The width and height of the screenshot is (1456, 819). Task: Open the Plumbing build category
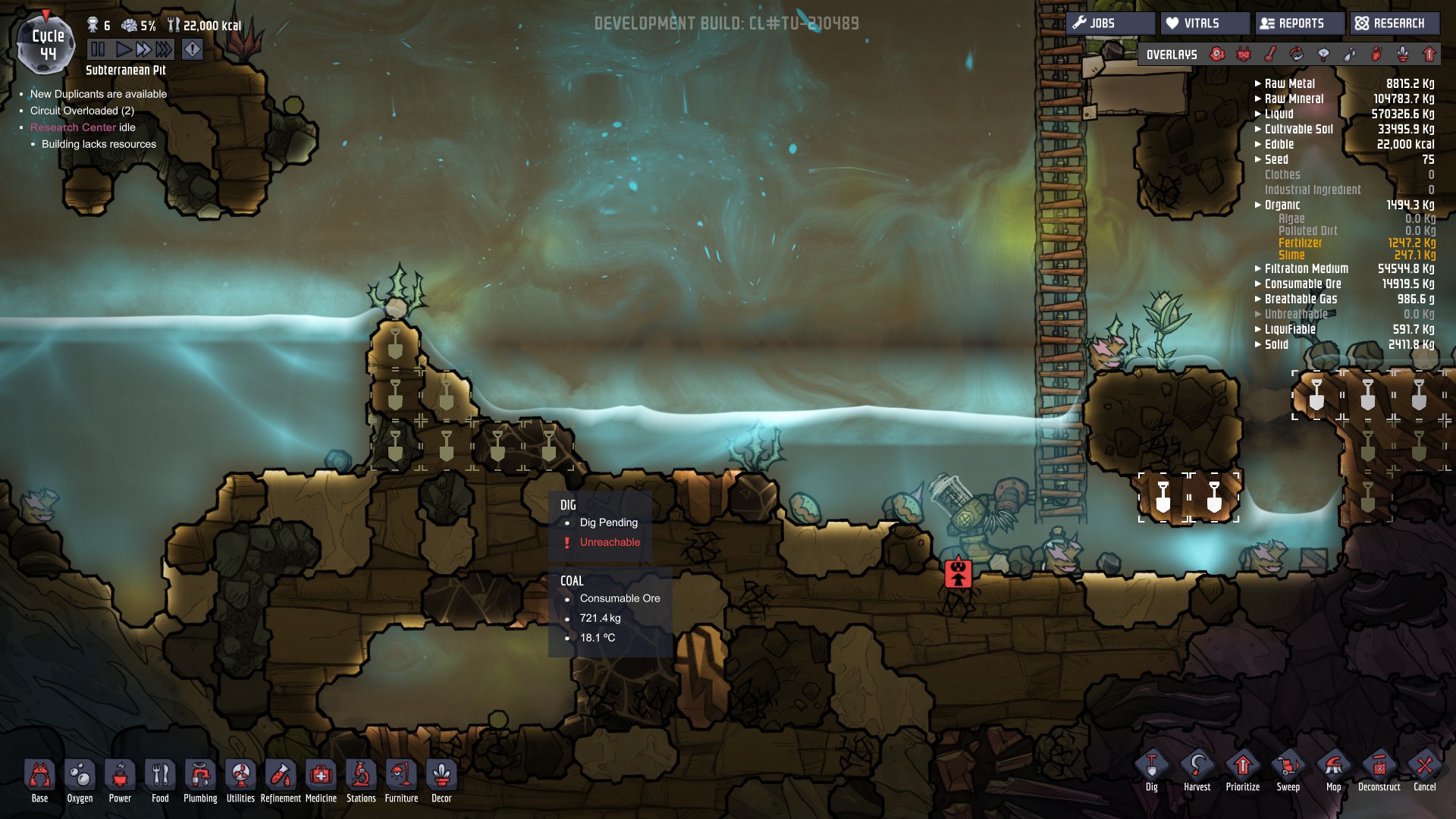pyautogui.click(x=200, y=777)
